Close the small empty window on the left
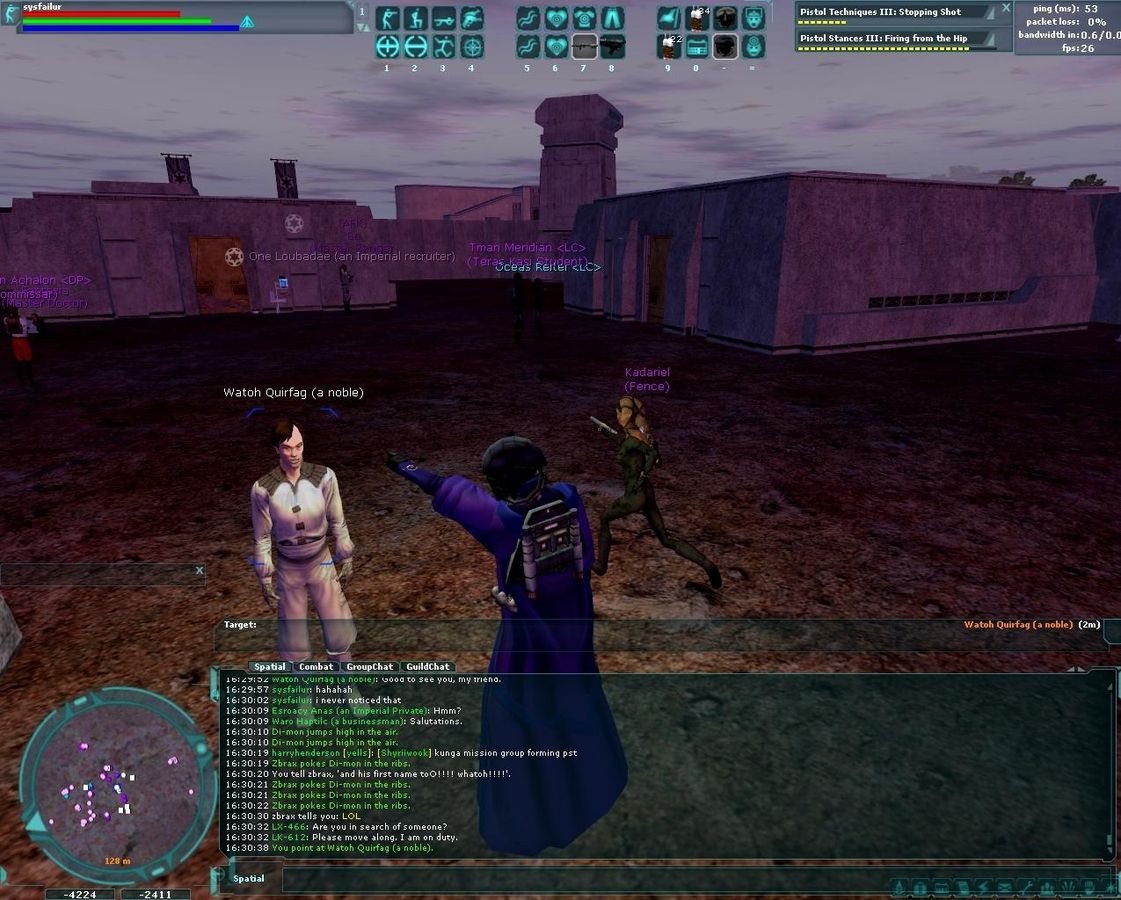The height and width of the screenshot is (900, 1121). point(199,571)
